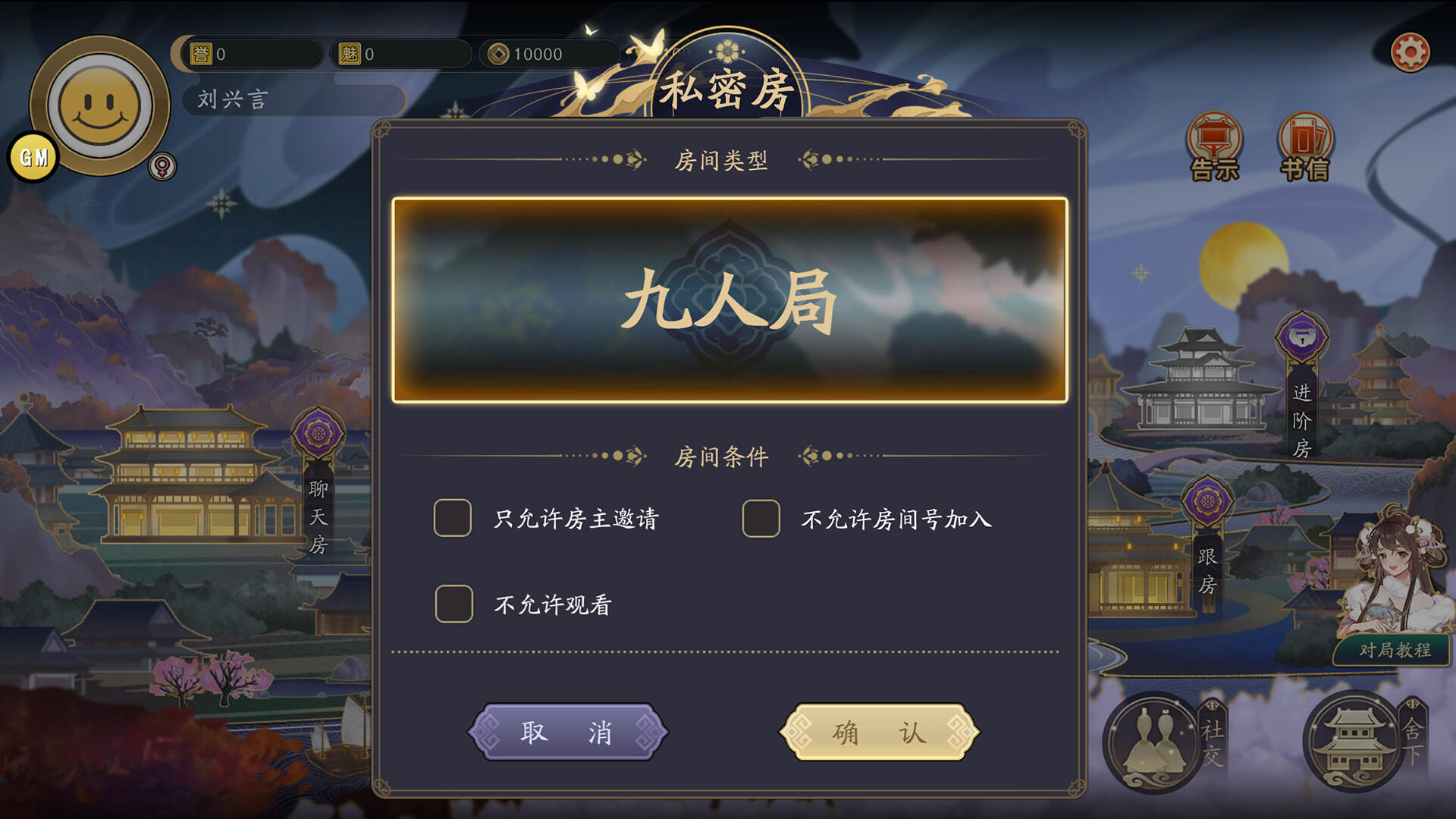
Task: Click the 魅 charm currency icon
Action: 351,53
